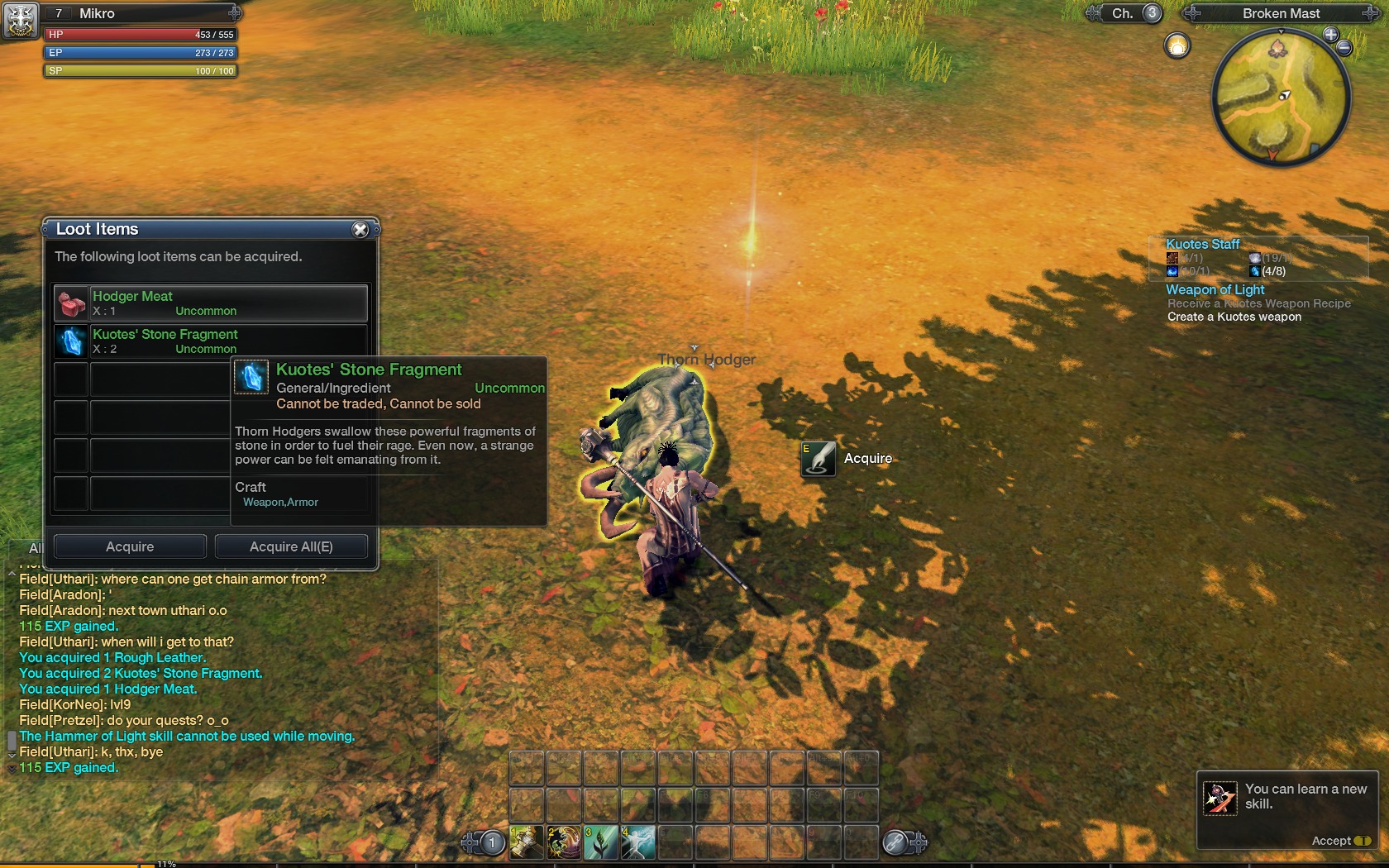Activate the green sprout skill in slot 3
Image resolution: width=1389 pixels, height=868 pixels.
601,842
